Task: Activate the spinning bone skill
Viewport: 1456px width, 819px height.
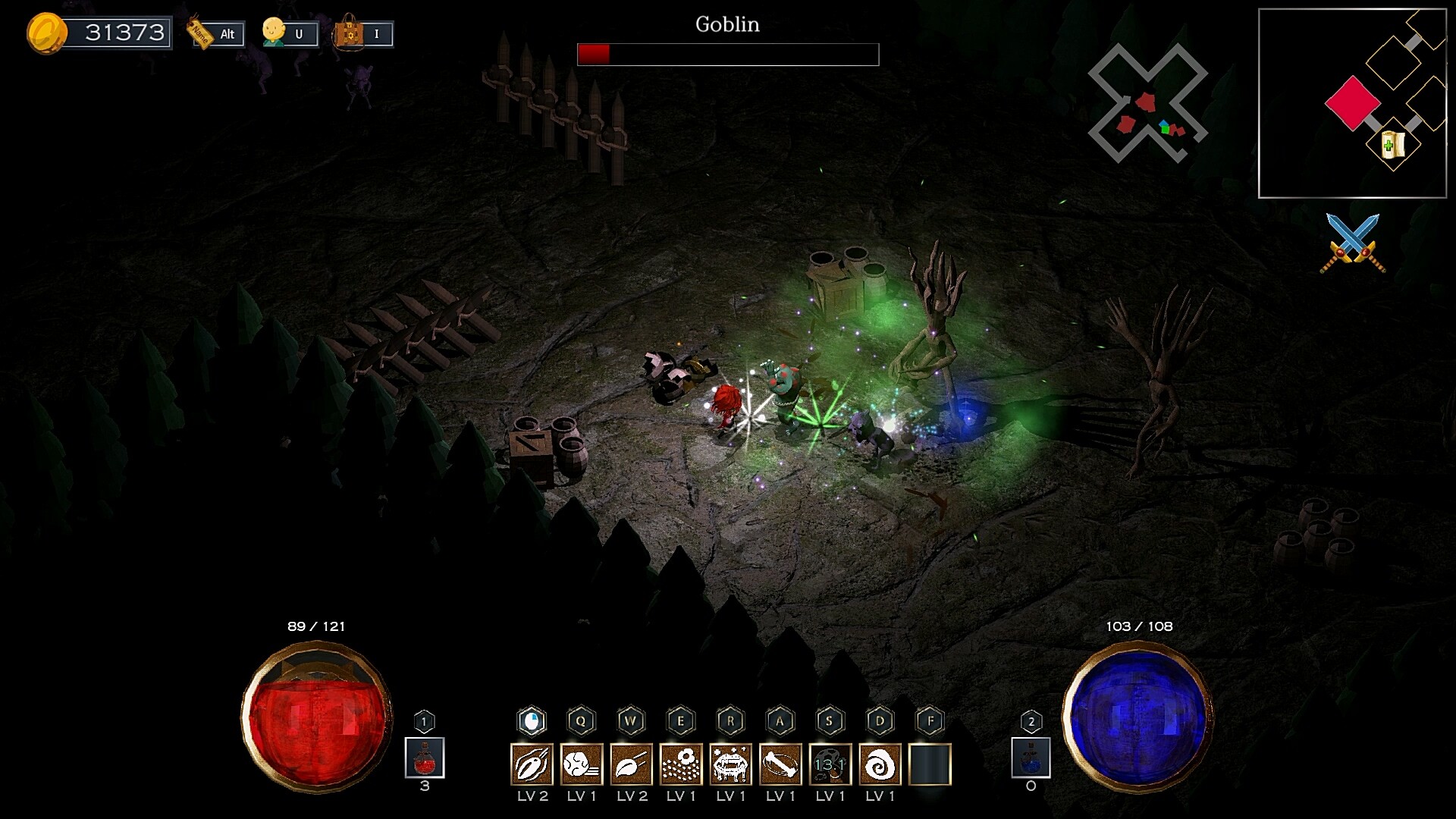Action: coord(780,764)
